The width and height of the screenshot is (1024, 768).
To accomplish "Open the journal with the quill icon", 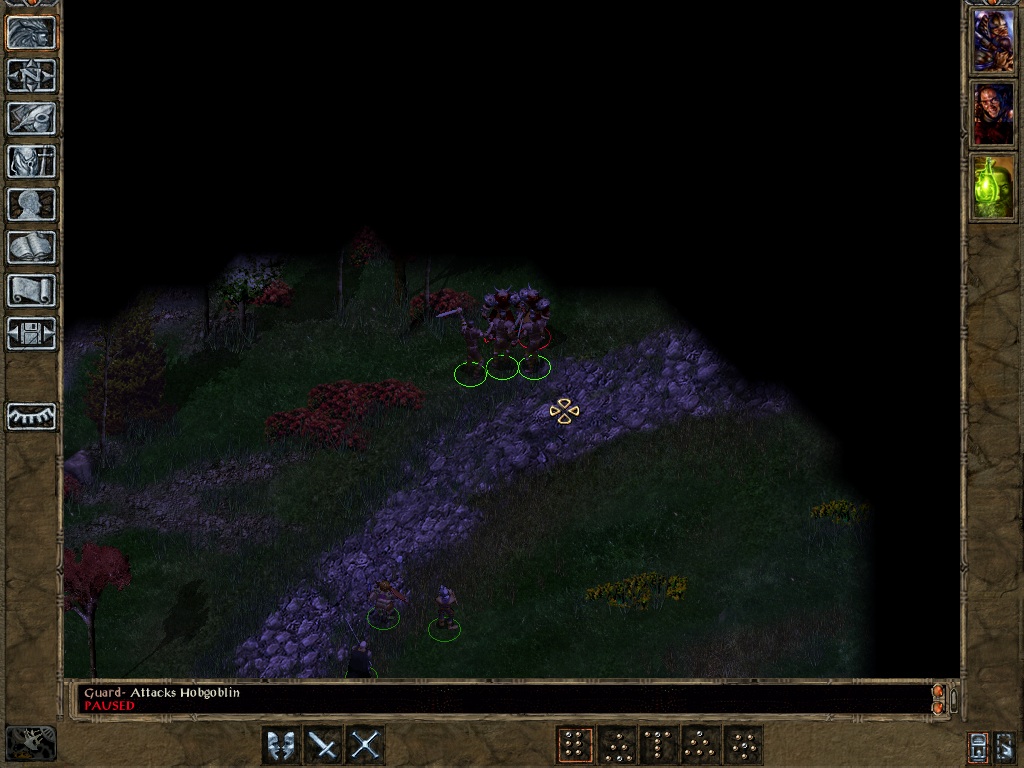I will (31, 118).
